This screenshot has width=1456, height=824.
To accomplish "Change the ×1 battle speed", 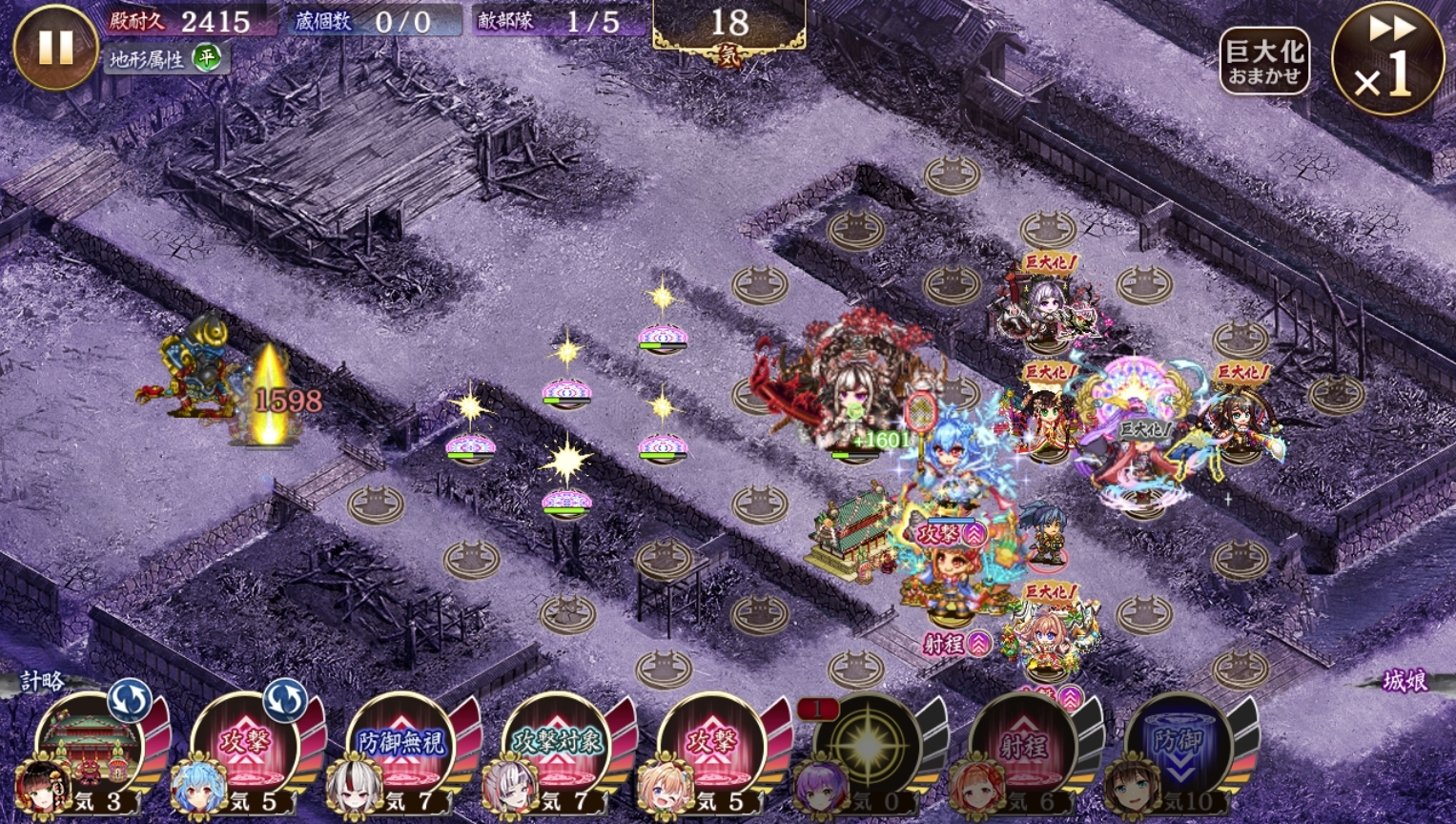I will 1387,59.
